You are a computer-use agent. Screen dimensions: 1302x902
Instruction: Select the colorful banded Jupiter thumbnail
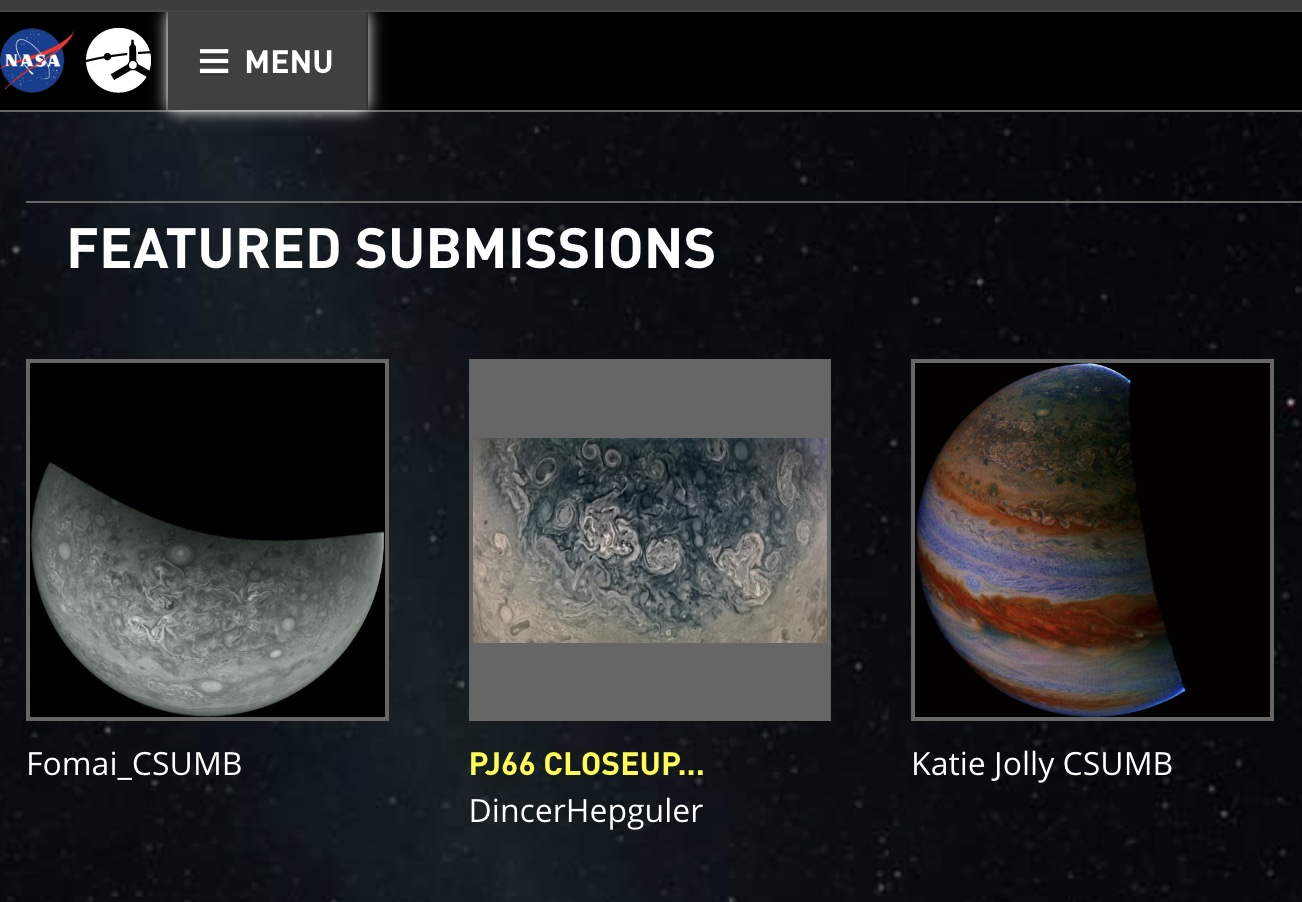(x=1091, y=539)
